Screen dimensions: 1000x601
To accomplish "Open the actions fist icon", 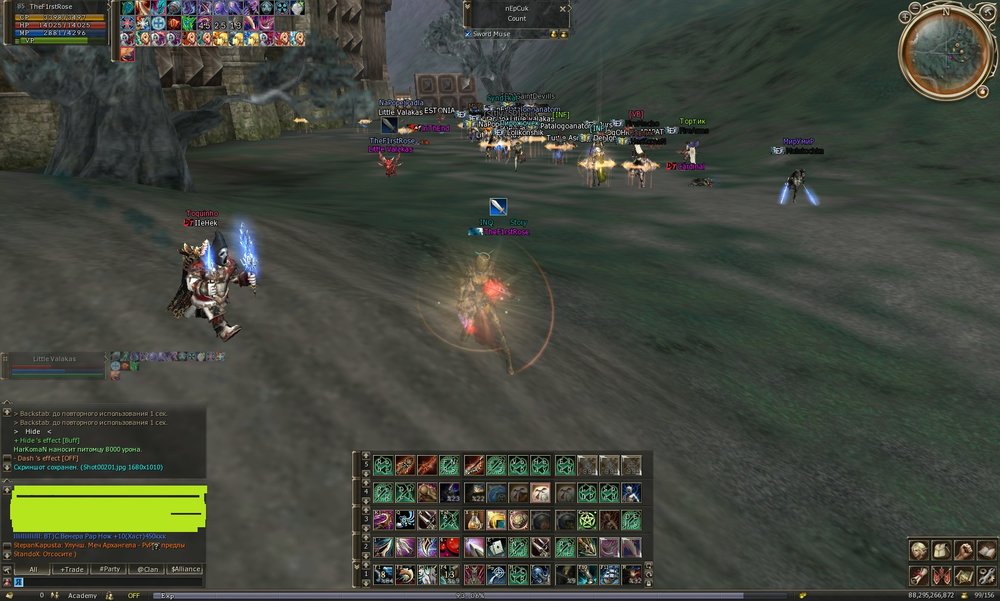I will (962, 550).
